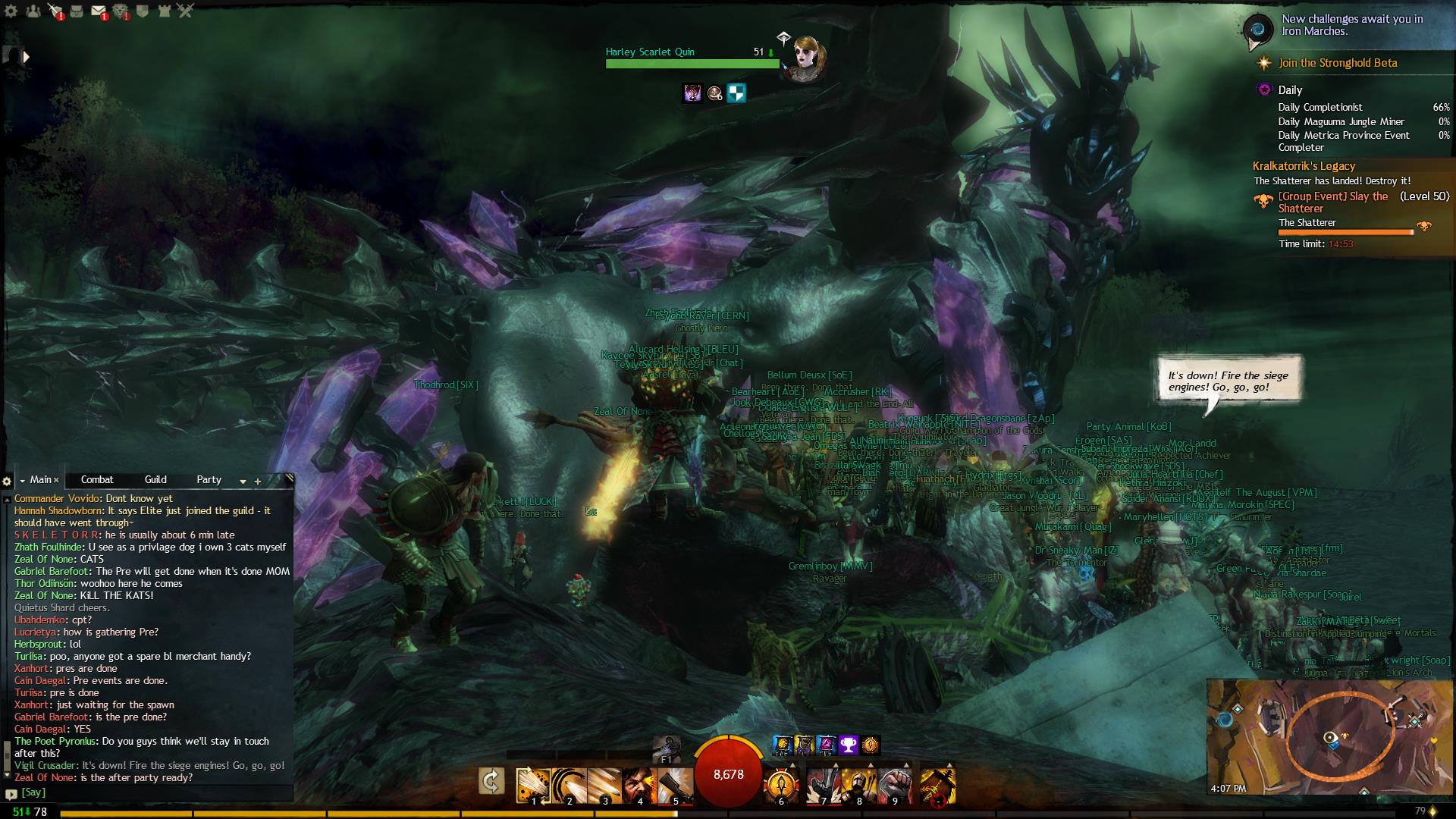Viewport: 1456px width, 819px height.
Task: Activate the fist utility skill 9
Action: [895, 785]
